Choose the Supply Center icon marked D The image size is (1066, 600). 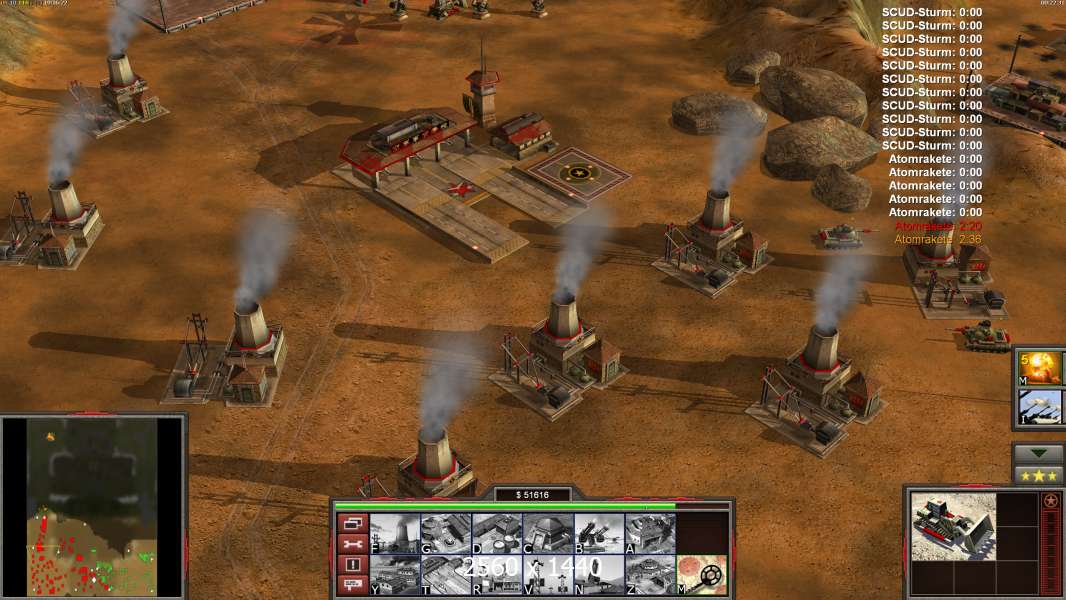pyautogui.click(x=497, y=534)
